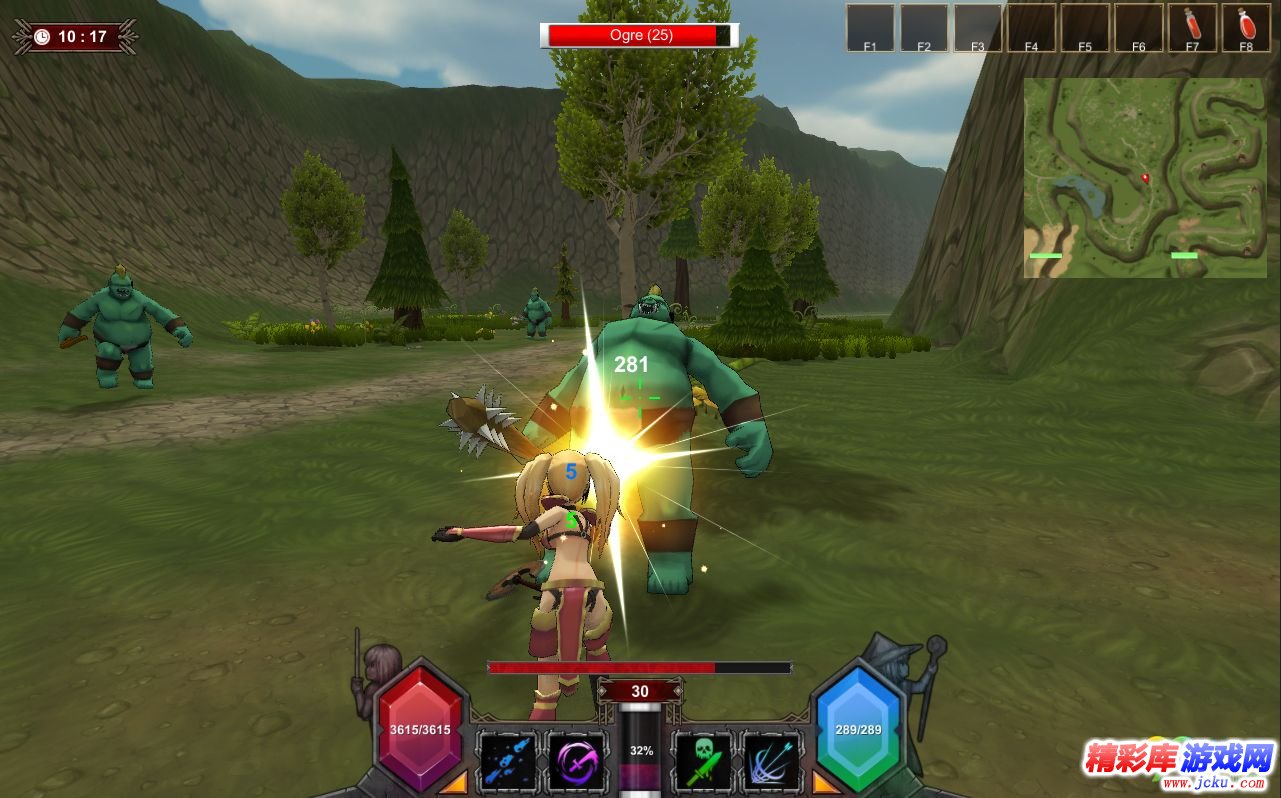Use the red potion in slot F7
Viewport: 1281px width, 798px height.
pyautogui.click(x=1192, y=28)
